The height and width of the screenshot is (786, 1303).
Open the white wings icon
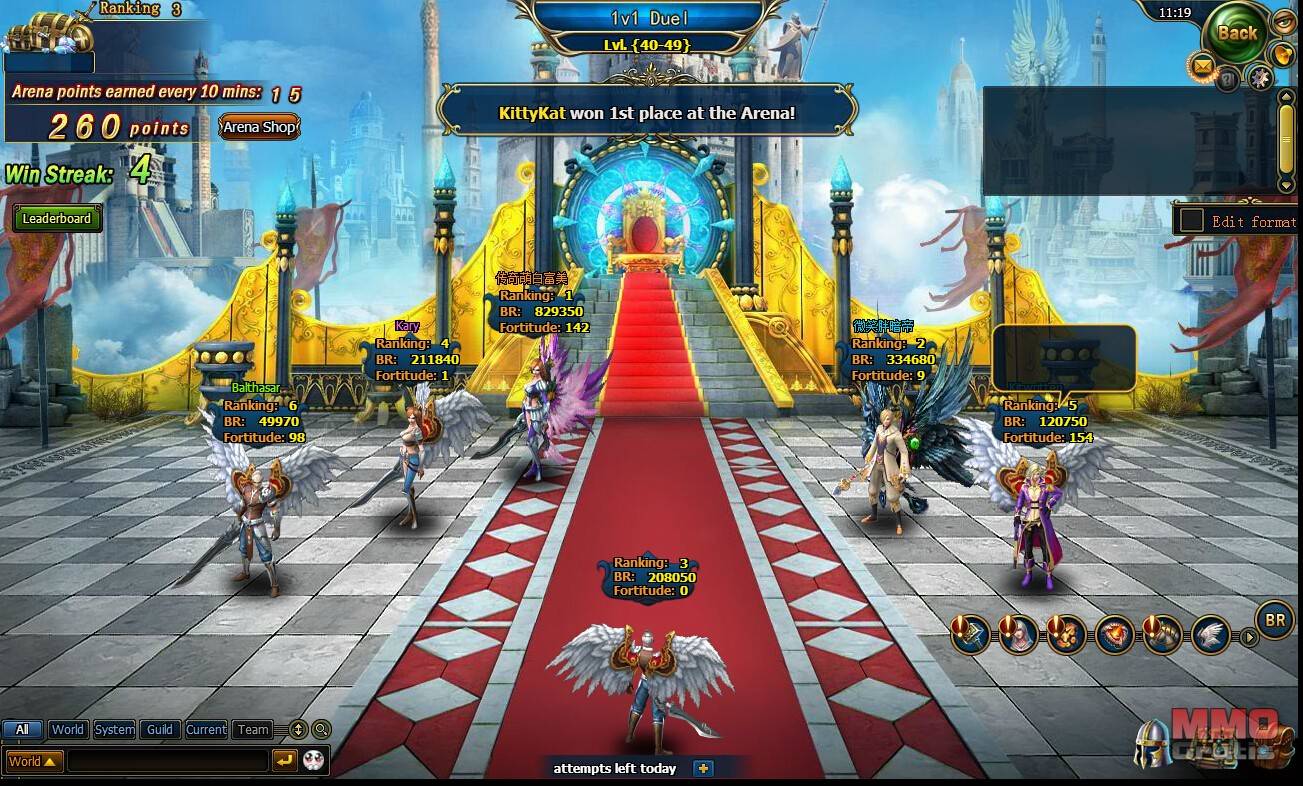click(x=1210, y=635)
